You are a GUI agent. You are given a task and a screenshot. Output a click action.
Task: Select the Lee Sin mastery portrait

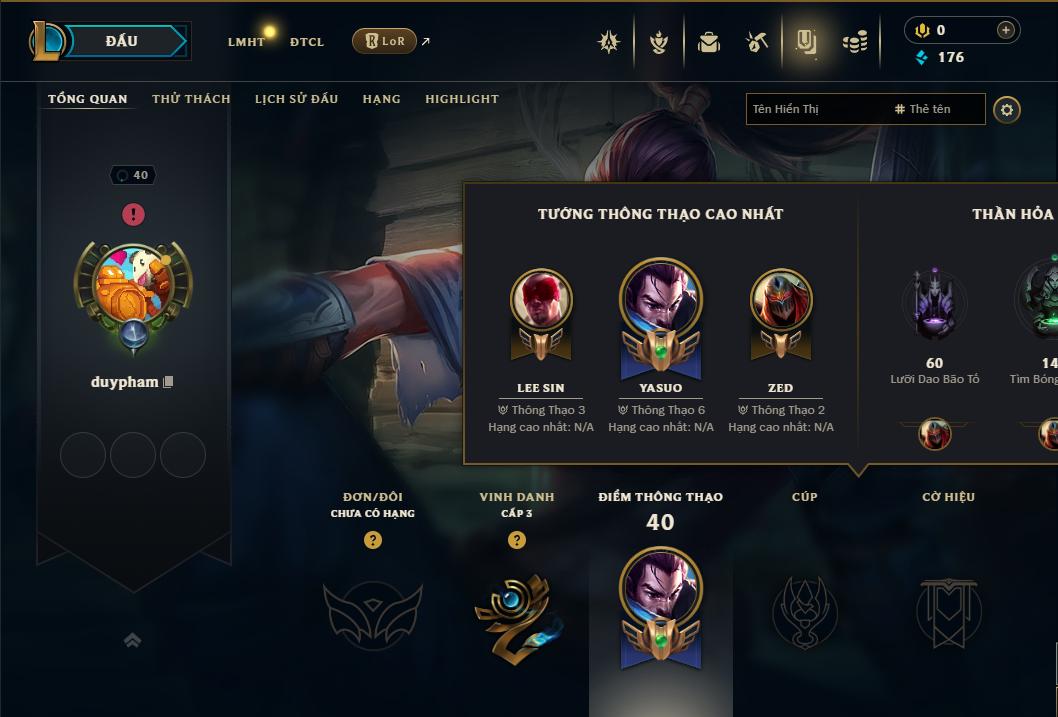pyautogui.click(x=541, y=300)
